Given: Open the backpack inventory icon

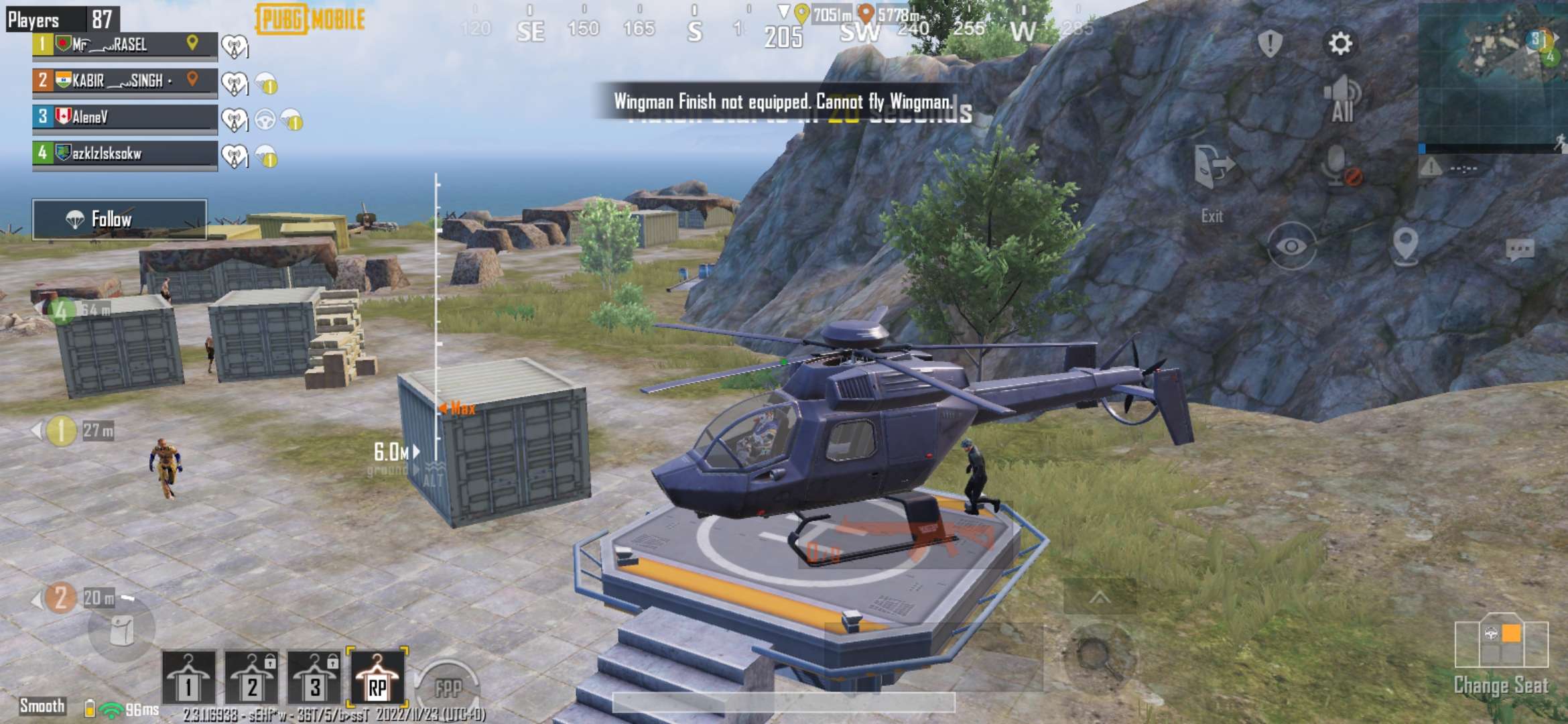Looking at the screenshot, I should pyautogui.click(x=121, y=629).
